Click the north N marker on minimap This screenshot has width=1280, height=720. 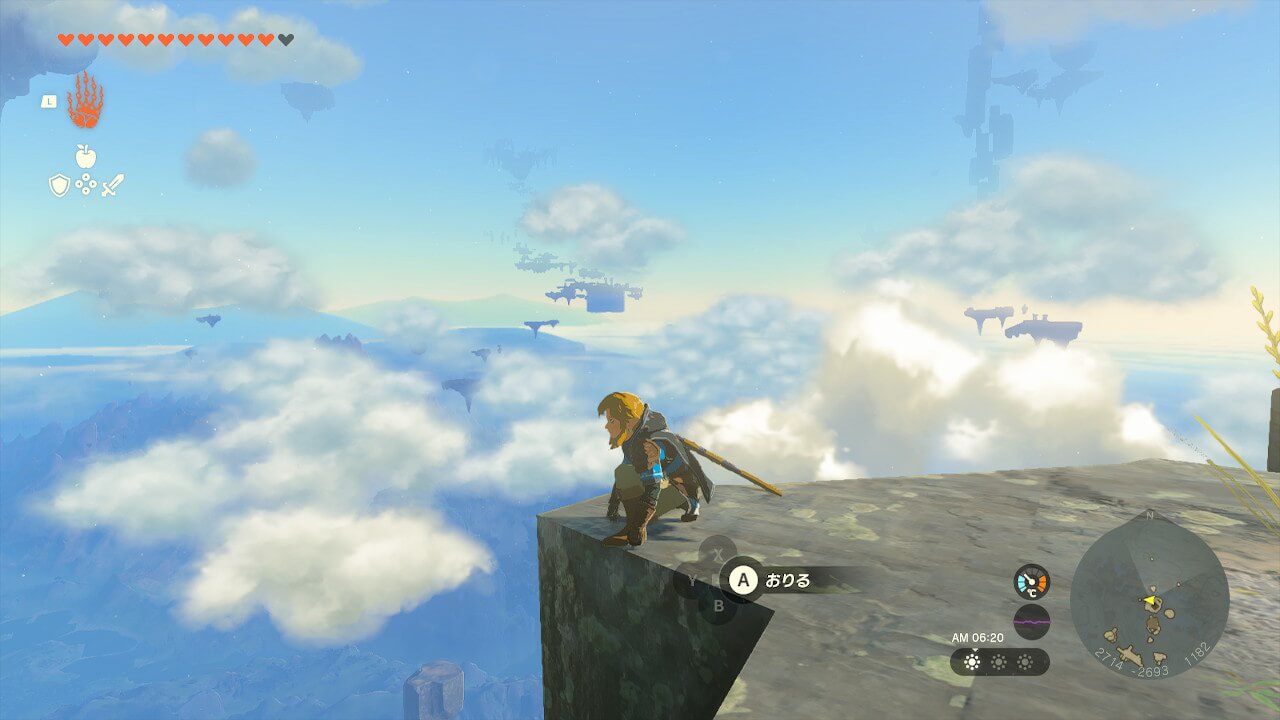point(1149,516)
